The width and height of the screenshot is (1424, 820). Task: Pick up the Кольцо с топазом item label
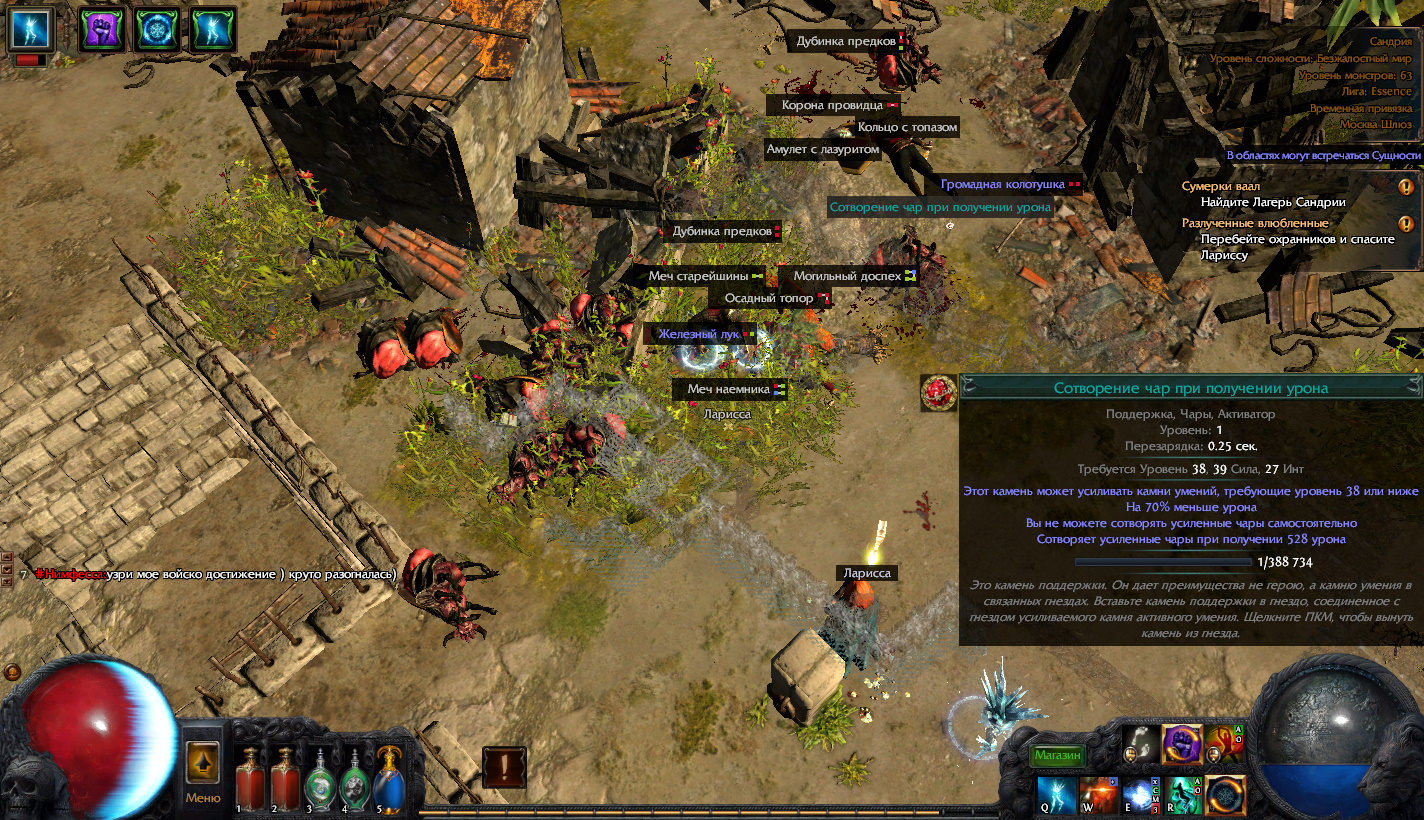(907, 127)
